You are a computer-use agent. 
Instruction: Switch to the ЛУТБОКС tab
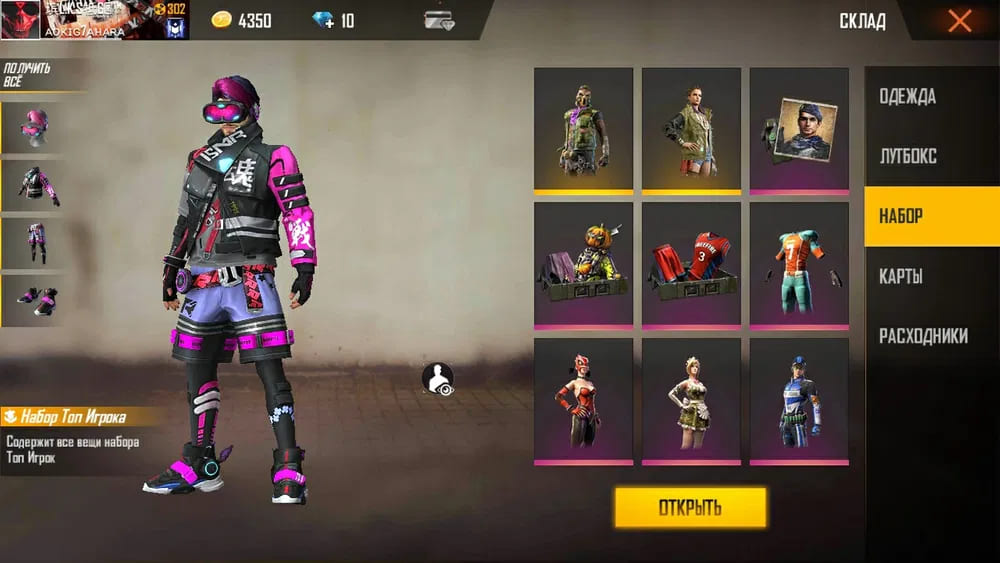pos(907,157)
